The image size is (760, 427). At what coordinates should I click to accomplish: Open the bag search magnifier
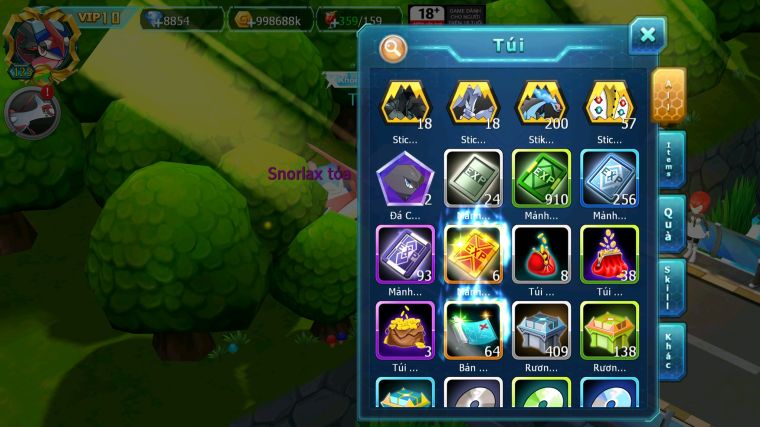tap(394, 47)
